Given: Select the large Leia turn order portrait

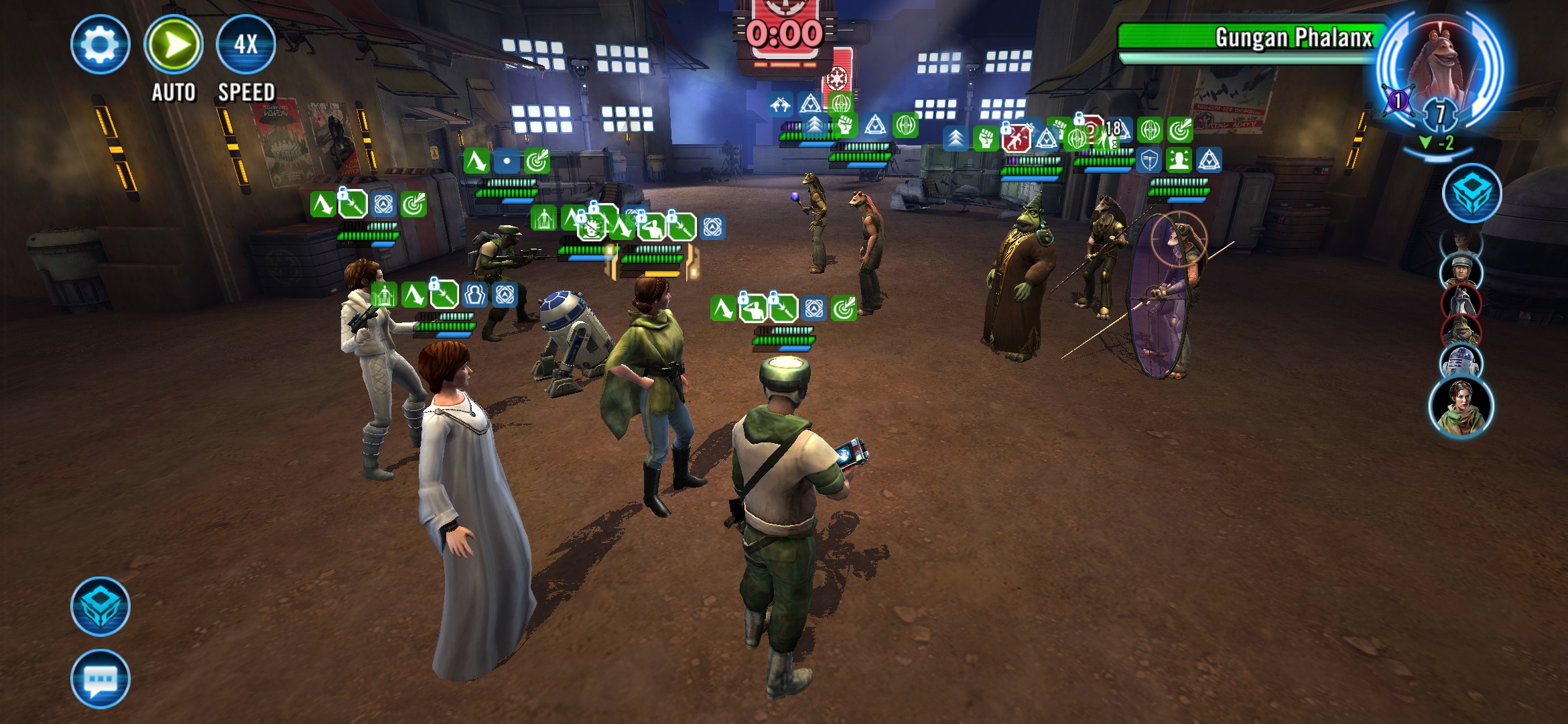Looking at the screenshot, I should pos(1461,406).
